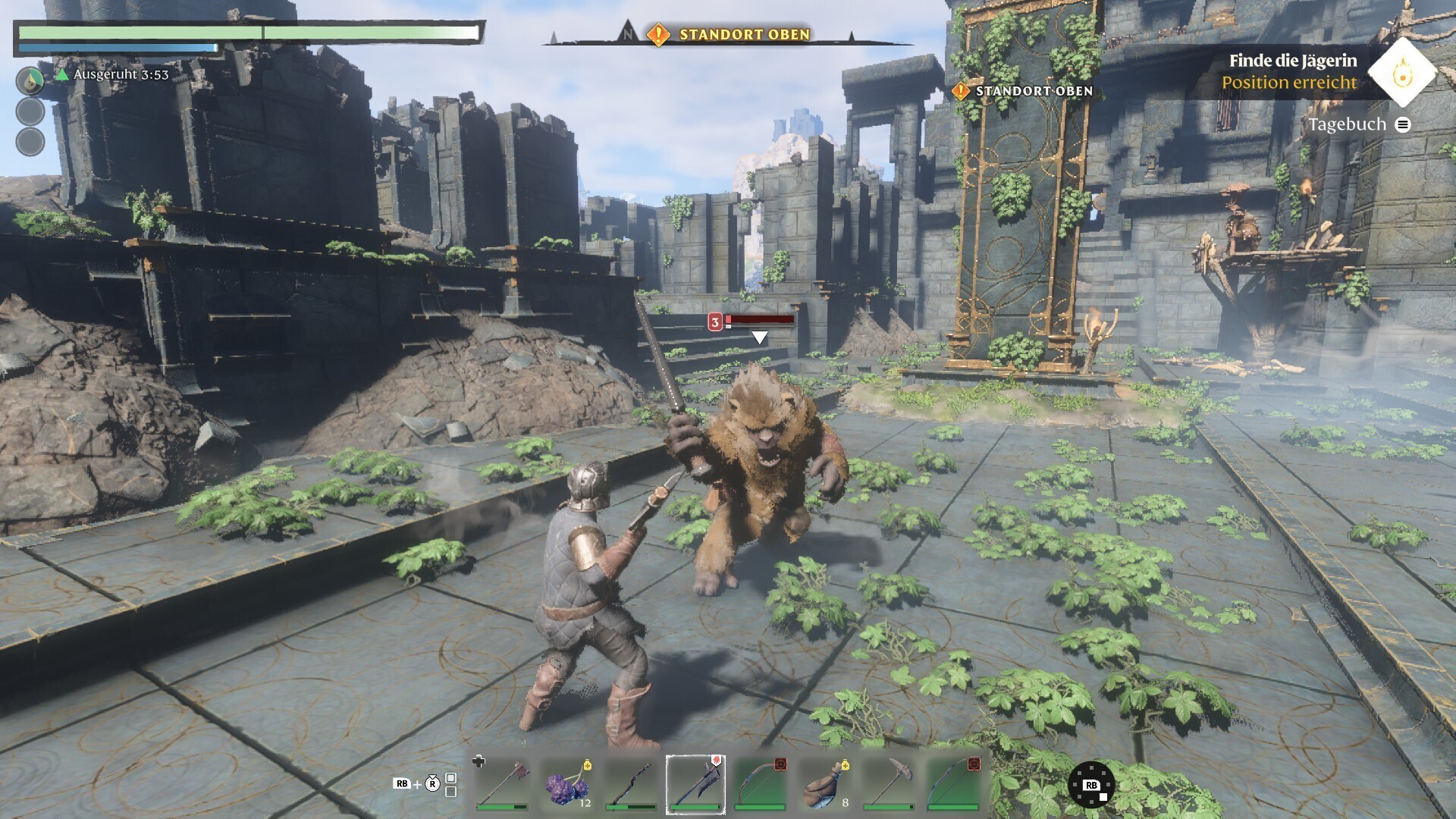
Task: Click the active food buff circle
Action: pyautogui.click(x=30, y=80)
